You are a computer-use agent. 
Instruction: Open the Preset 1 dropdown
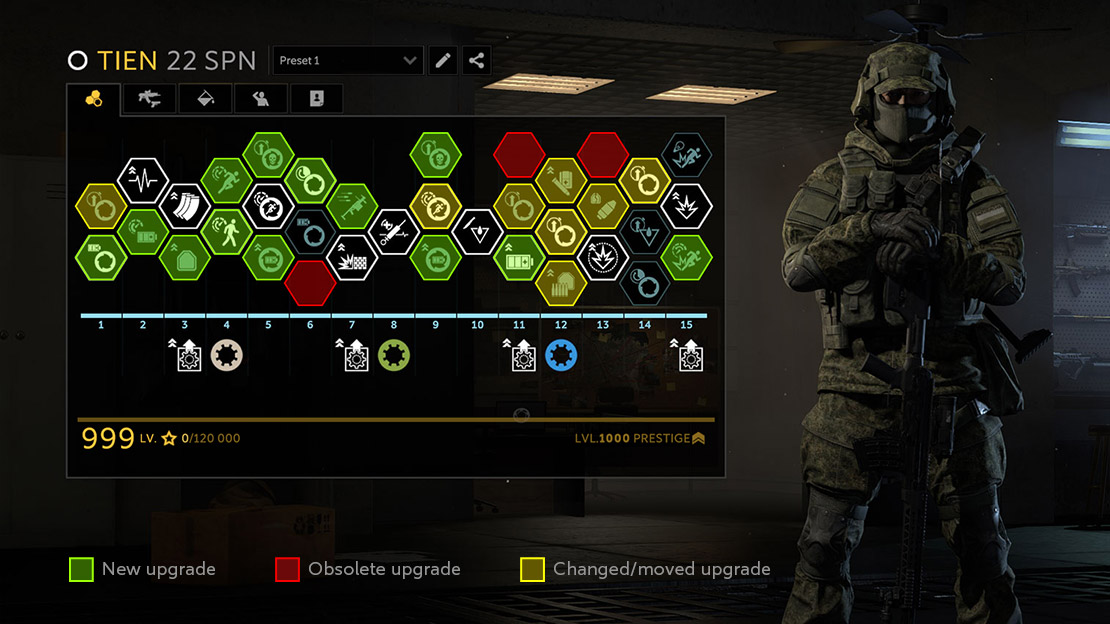click(348, 61)
